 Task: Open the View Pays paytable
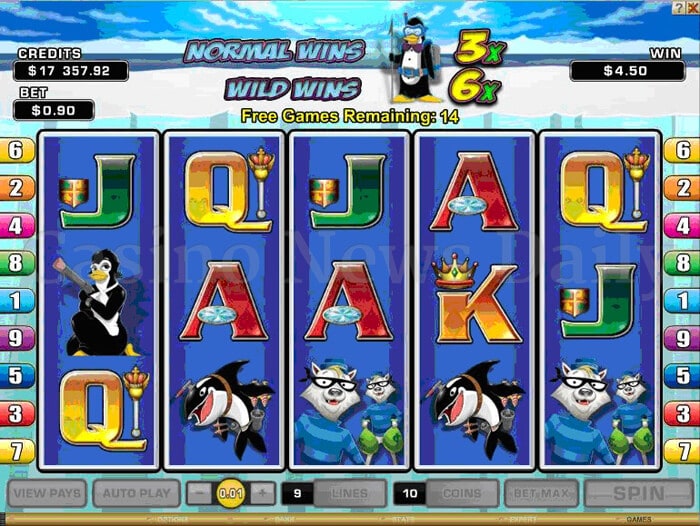[x=47, y=493]
